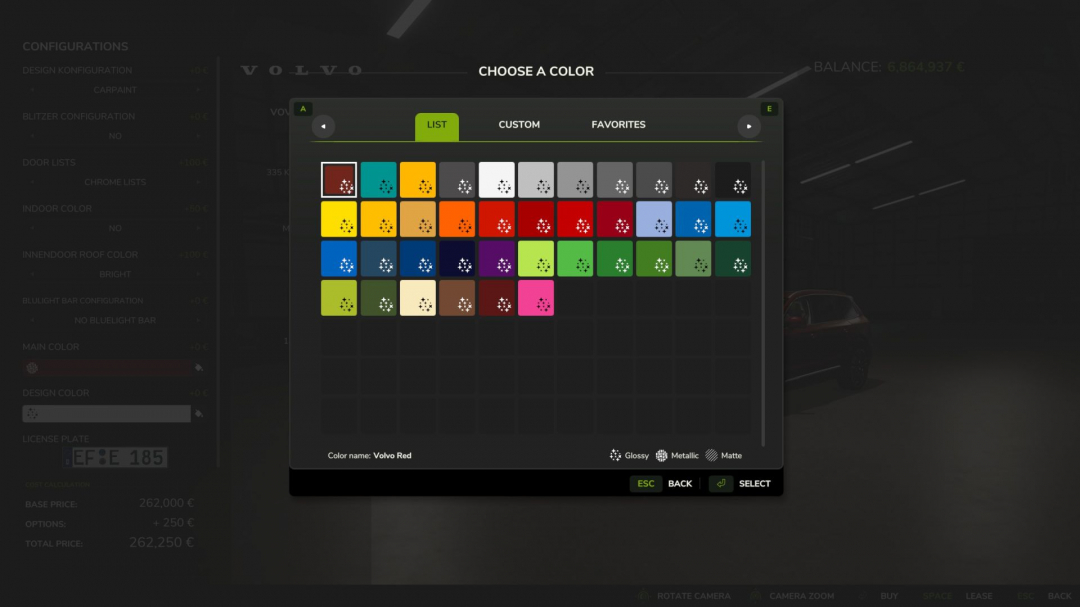
Task: Select the bright orange color swatch
Action: point(457,219)
